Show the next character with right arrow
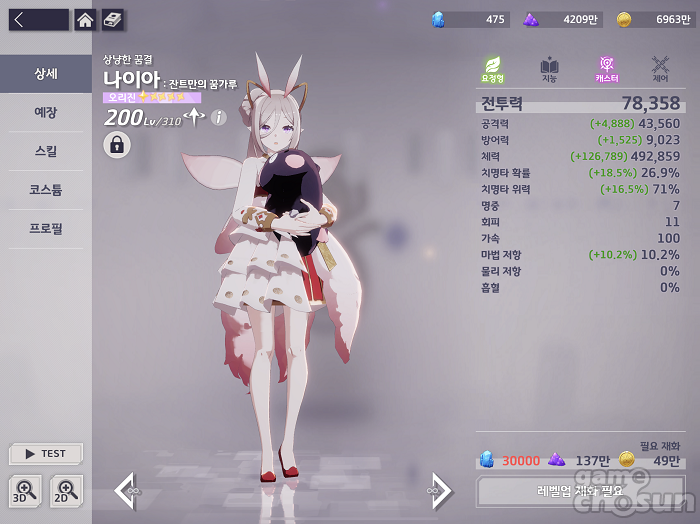This screenshot has width=700, height=524. coord(440,490)
